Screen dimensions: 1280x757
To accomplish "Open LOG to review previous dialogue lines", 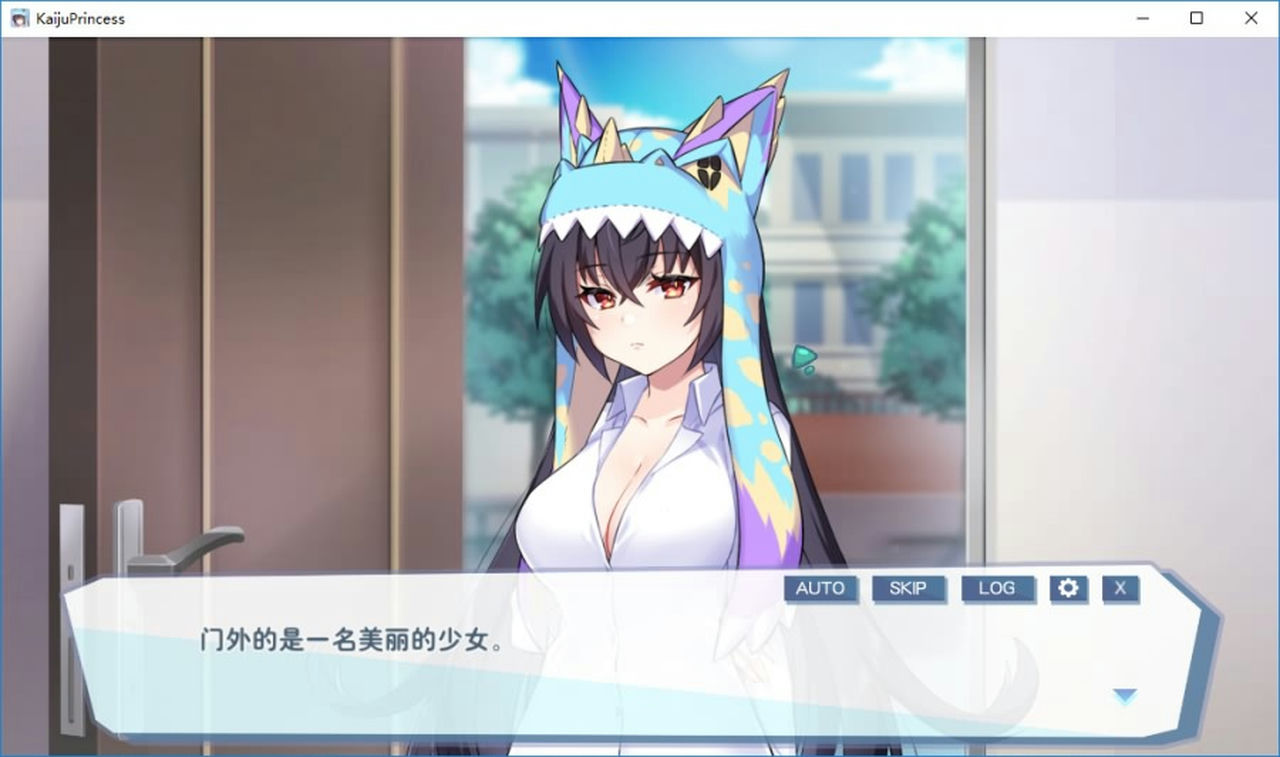I will [997, 589].
